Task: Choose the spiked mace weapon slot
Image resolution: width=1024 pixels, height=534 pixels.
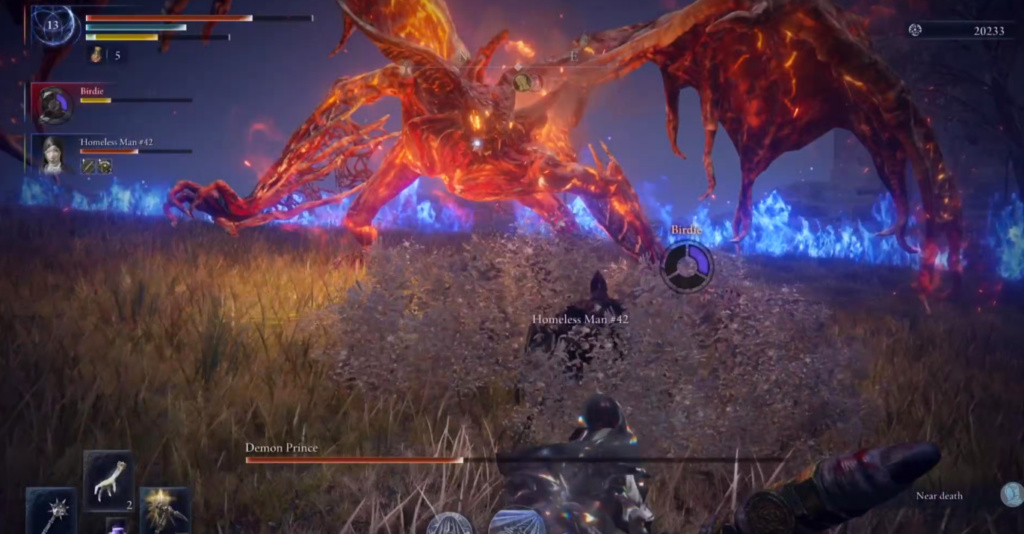Action: [x=50, y=511]
